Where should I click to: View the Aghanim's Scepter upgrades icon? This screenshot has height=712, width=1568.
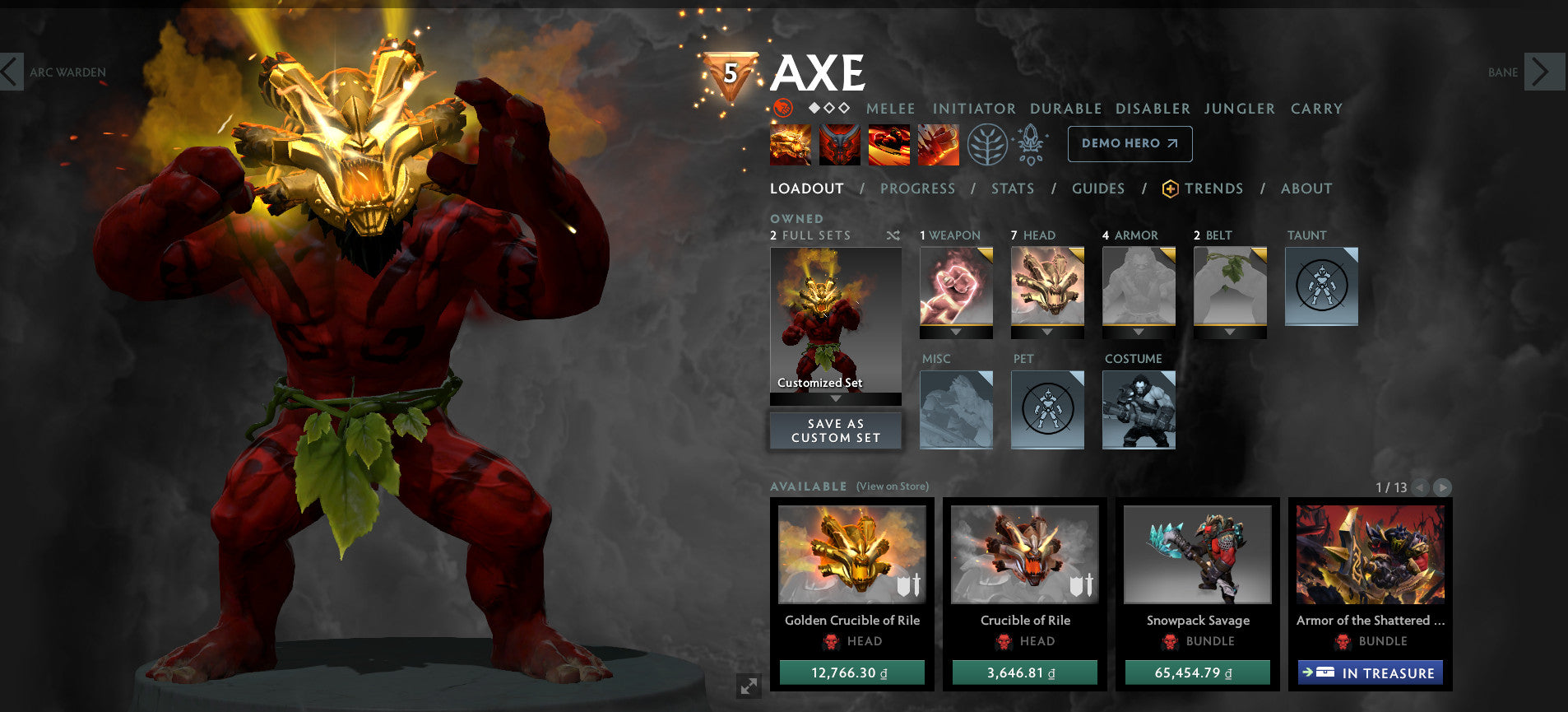coord(1030,143)
